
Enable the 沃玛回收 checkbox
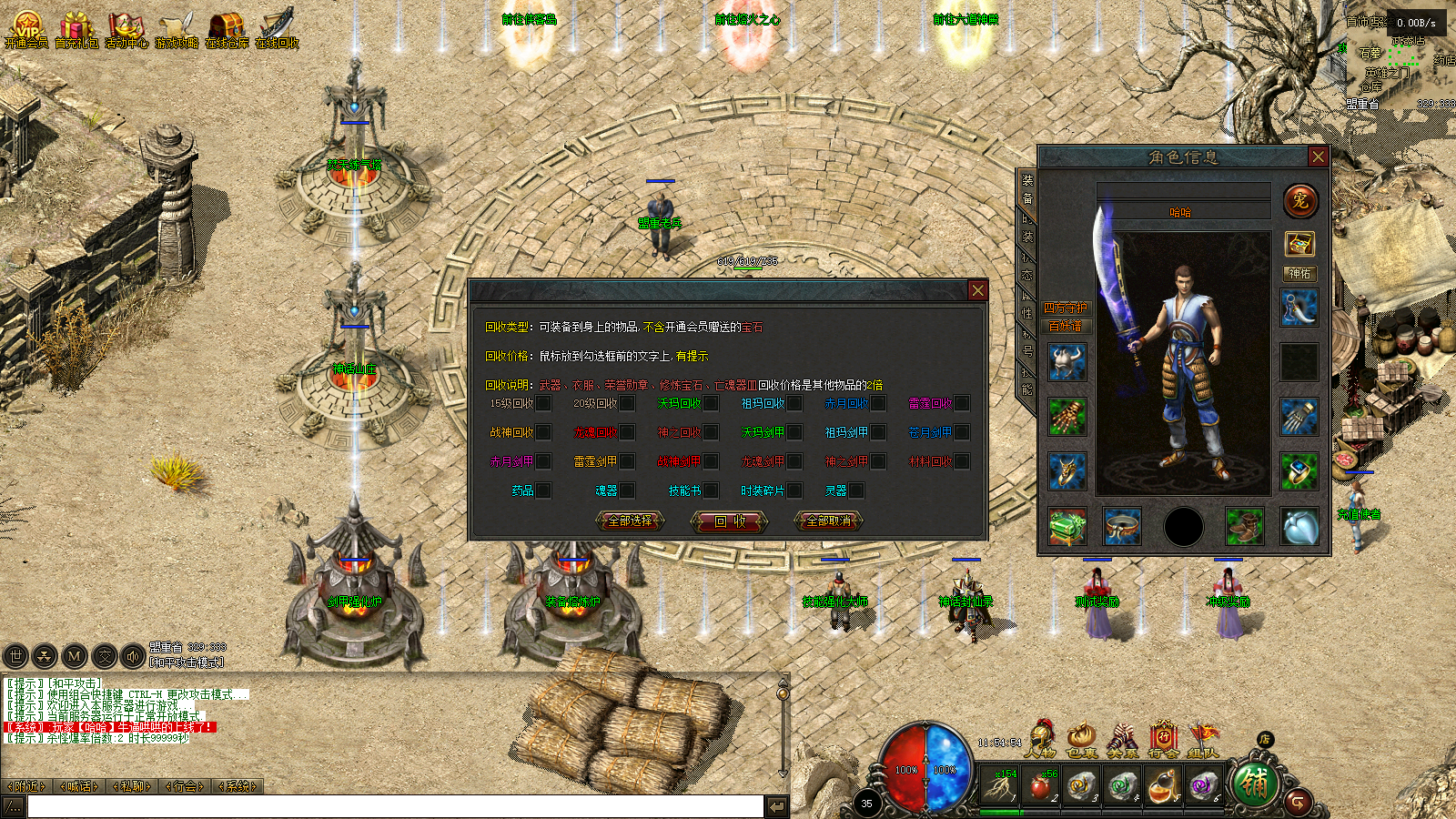[711, 403]
